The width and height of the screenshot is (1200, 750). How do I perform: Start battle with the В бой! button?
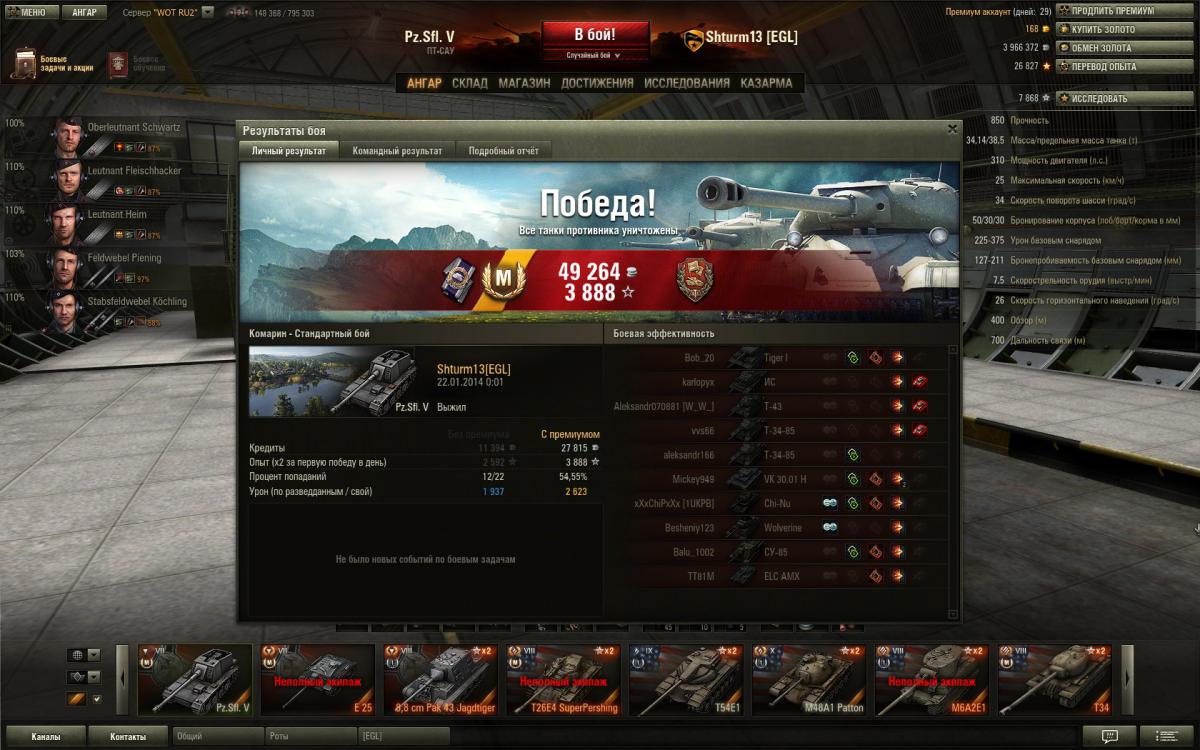pyautogui.click(x=594, y=34)
